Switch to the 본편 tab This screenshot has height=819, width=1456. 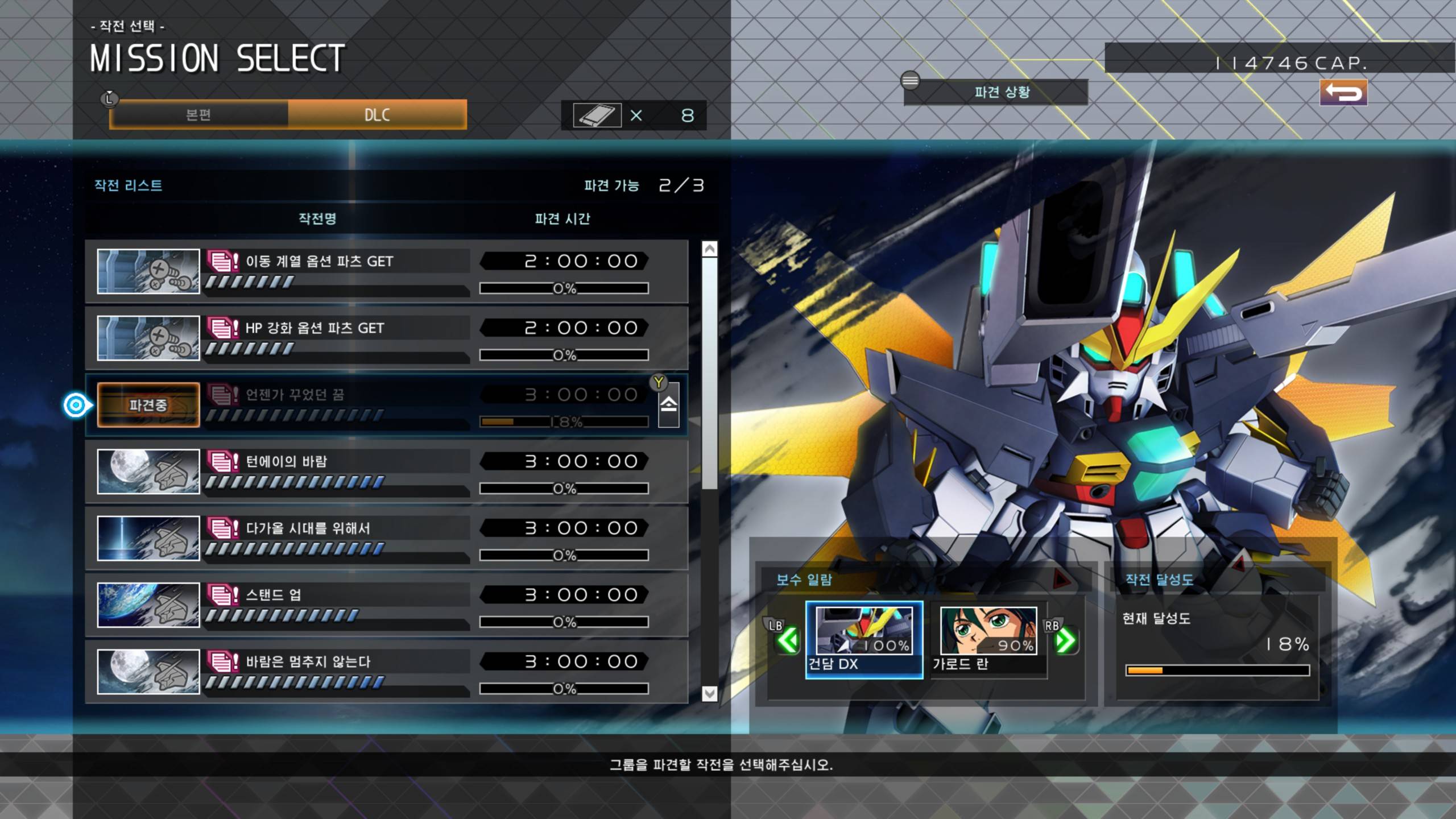[x=198, y=115]
